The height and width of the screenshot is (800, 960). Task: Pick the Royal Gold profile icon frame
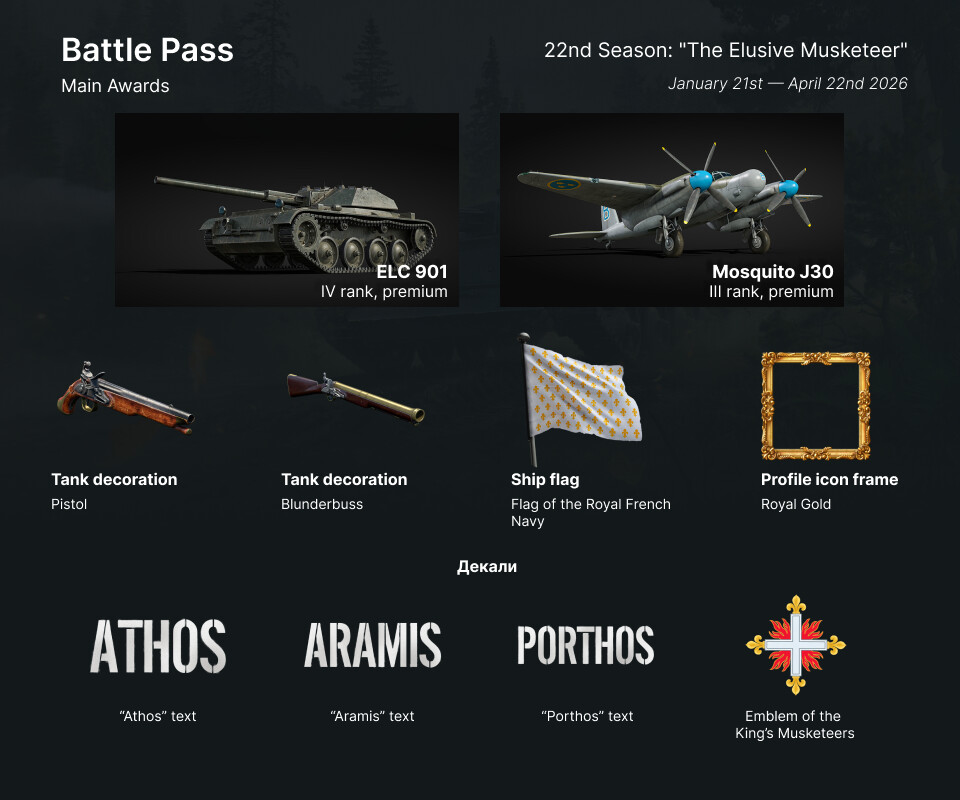[x=815, y=404]
